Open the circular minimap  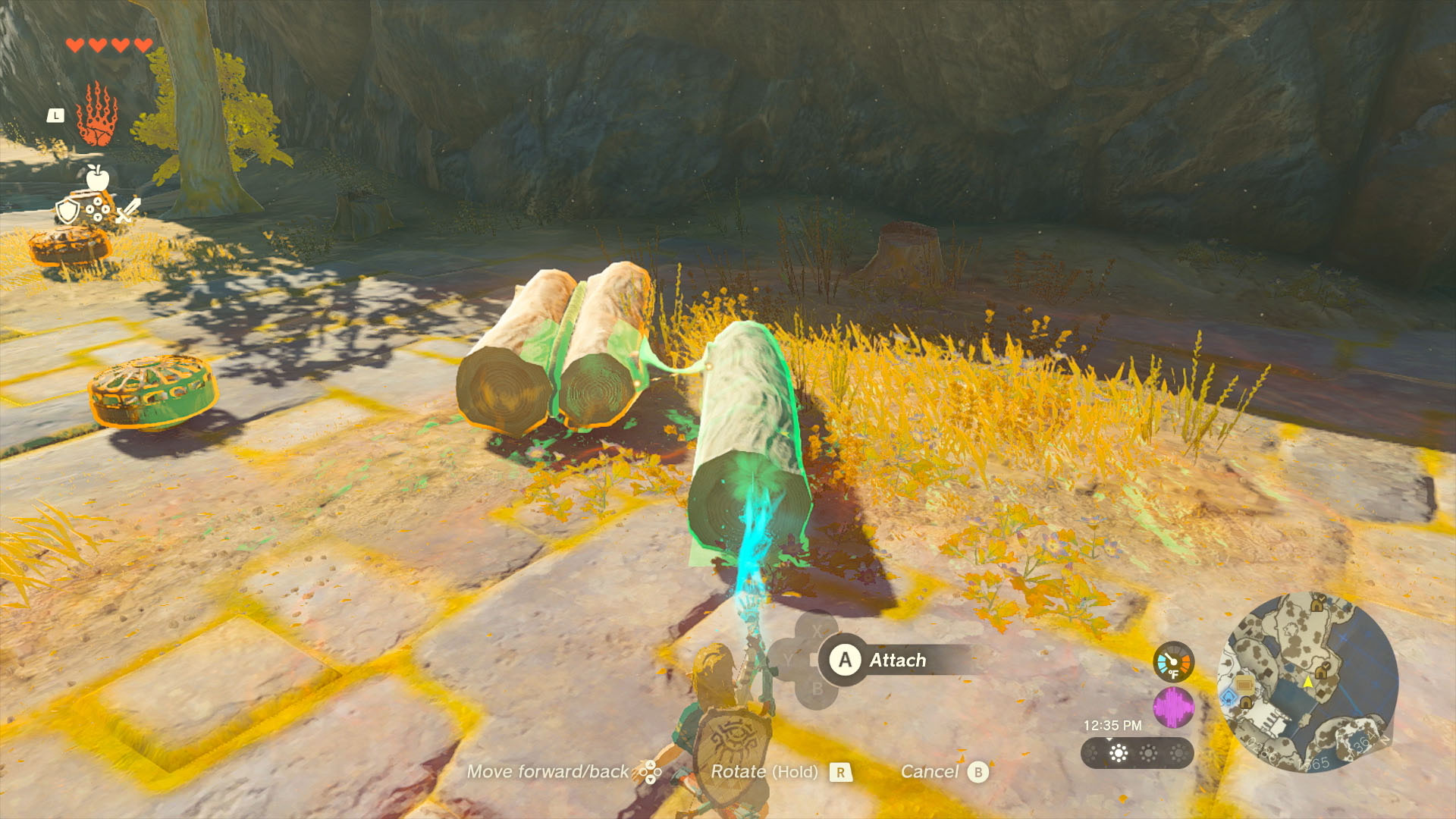pyautogui.click(x=1307, y=682)
